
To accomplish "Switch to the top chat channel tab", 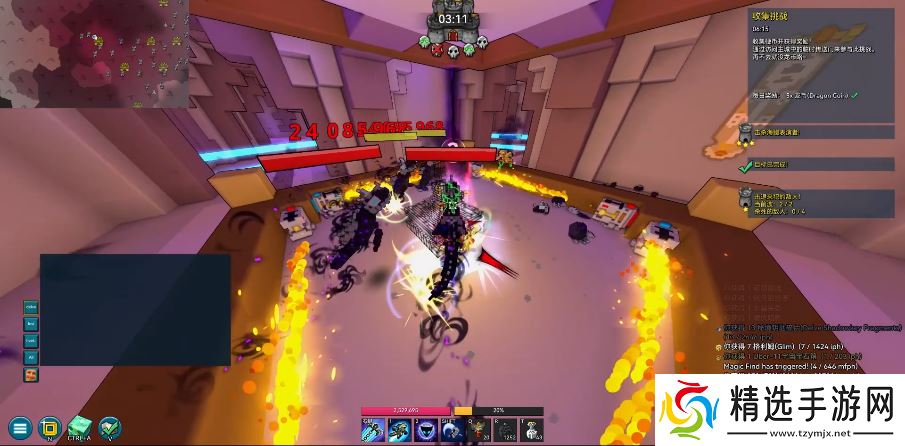I will (31, 306).
